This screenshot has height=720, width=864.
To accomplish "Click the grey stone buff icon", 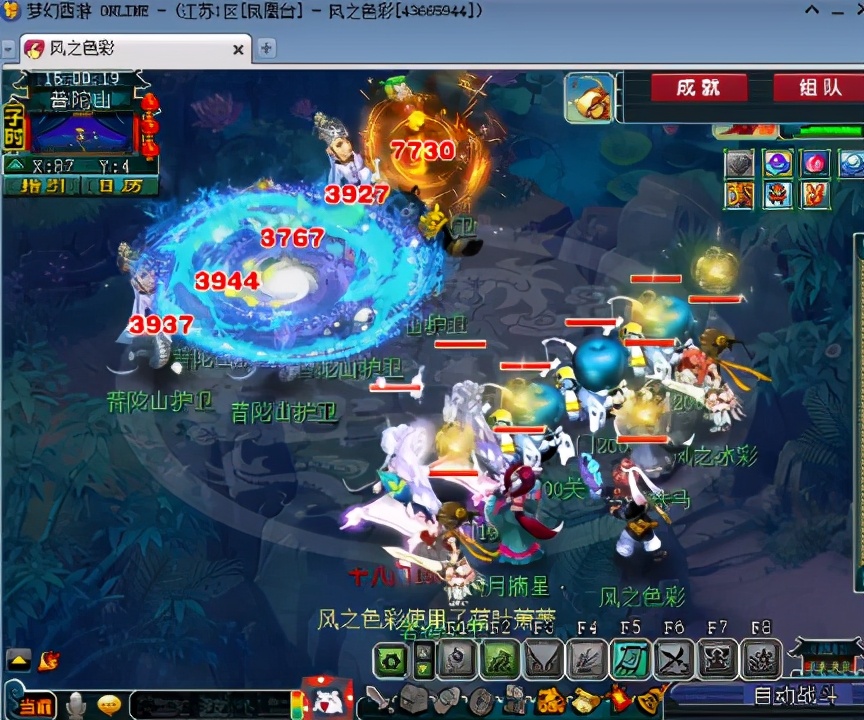I will (739, 164).
